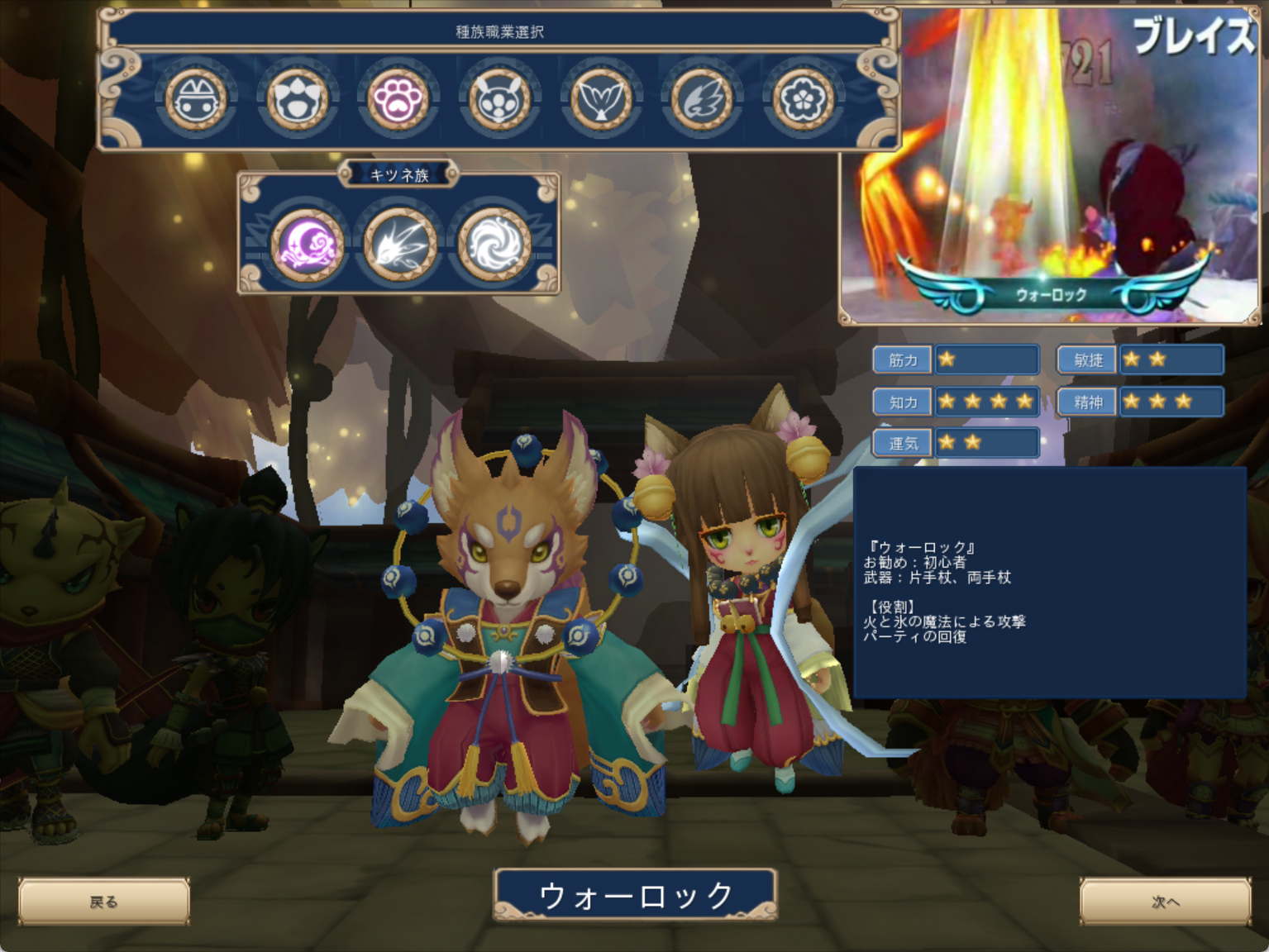Select the white swirl vortex class icon

(494, 244)
